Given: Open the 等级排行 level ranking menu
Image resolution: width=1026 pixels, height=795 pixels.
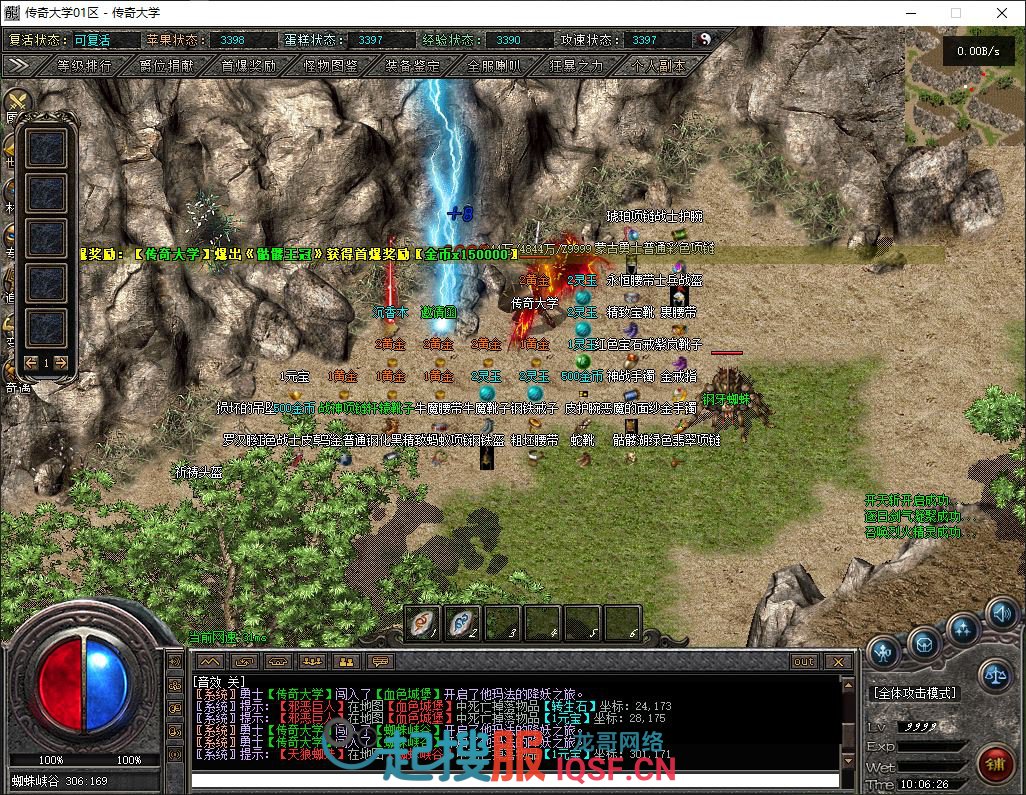Looking at the screenshot, I should point(84,65).
